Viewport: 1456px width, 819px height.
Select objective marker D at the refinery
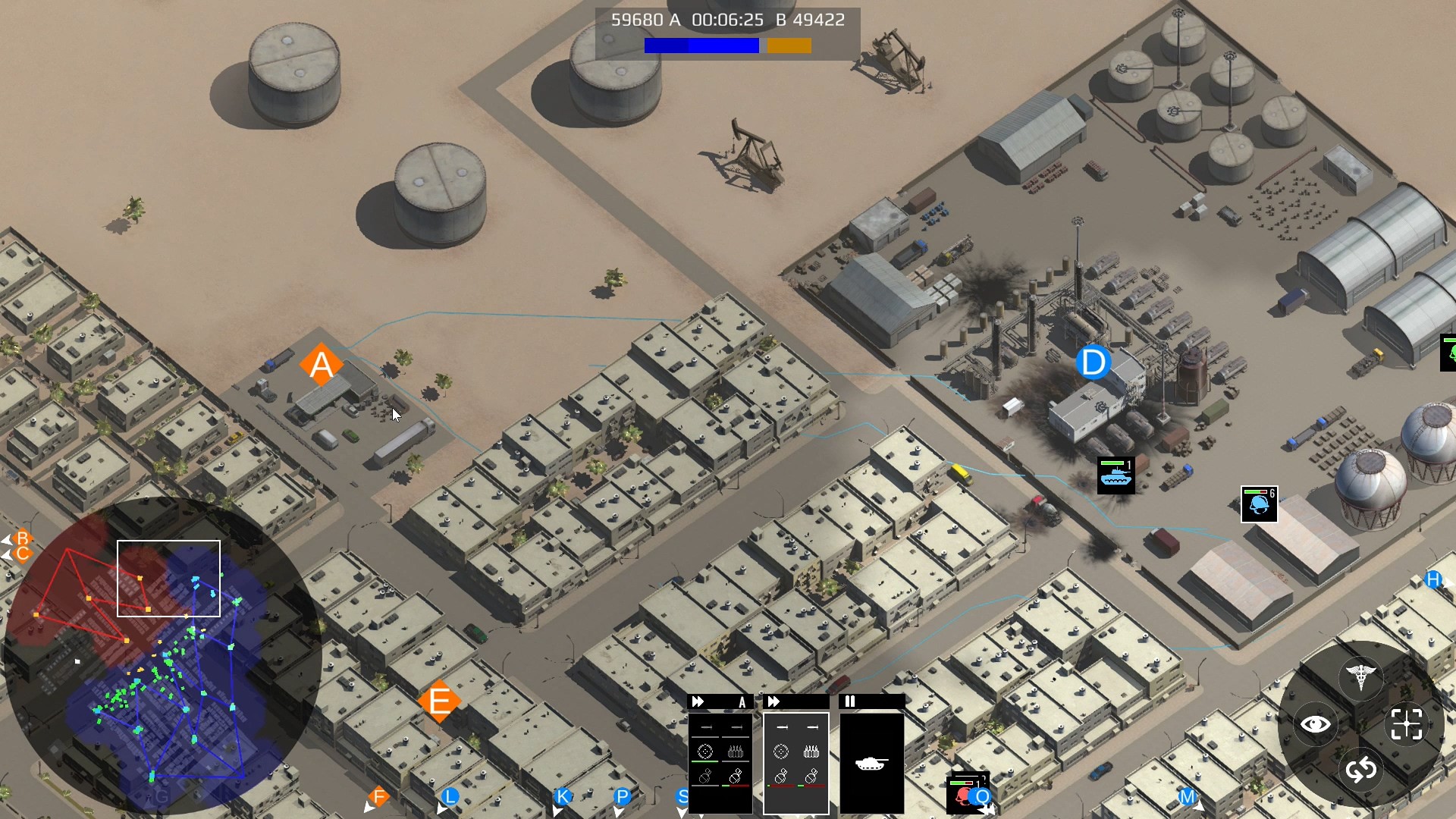coord(1092,362)
